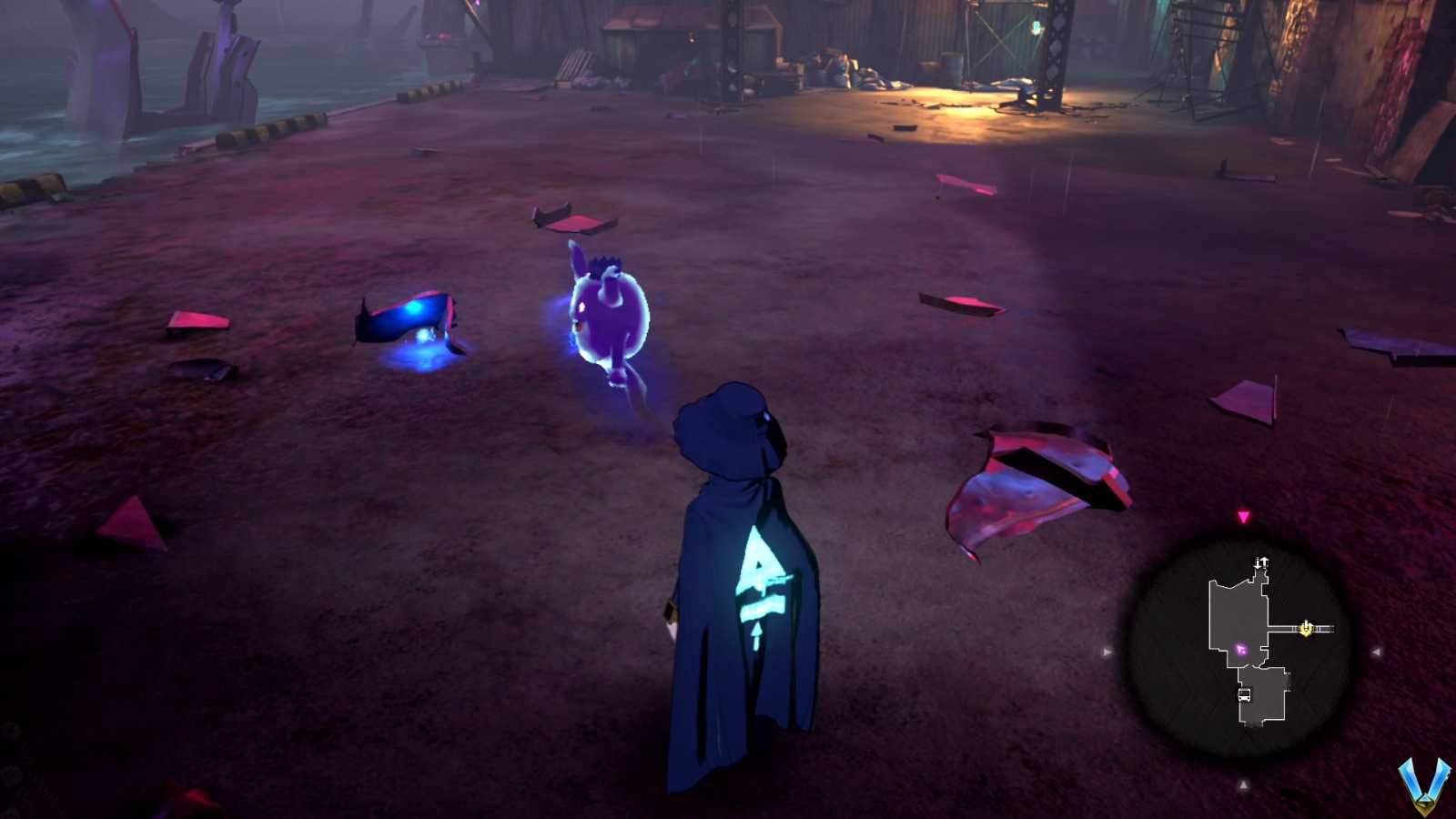This screenshot has width=1456, height=819.
Task: Select the purple player arrow inside the minimap
Action: coord(1240,649)
